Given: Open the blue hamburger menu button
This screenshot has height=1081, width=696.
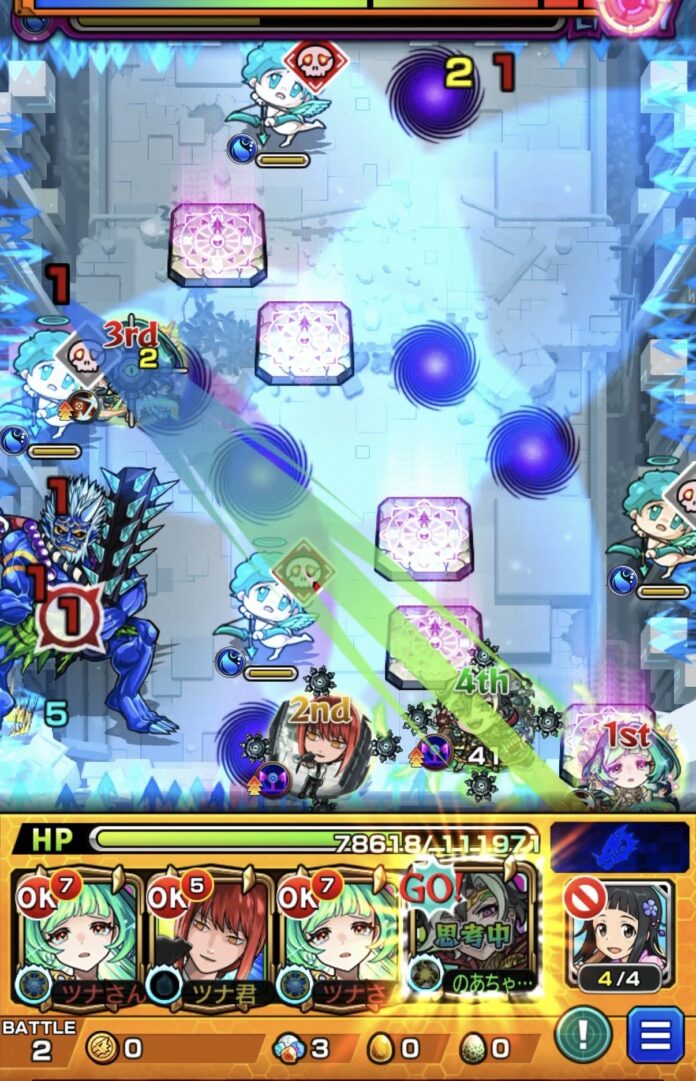Looking at the screenshot, I should tap(655, 1034).
